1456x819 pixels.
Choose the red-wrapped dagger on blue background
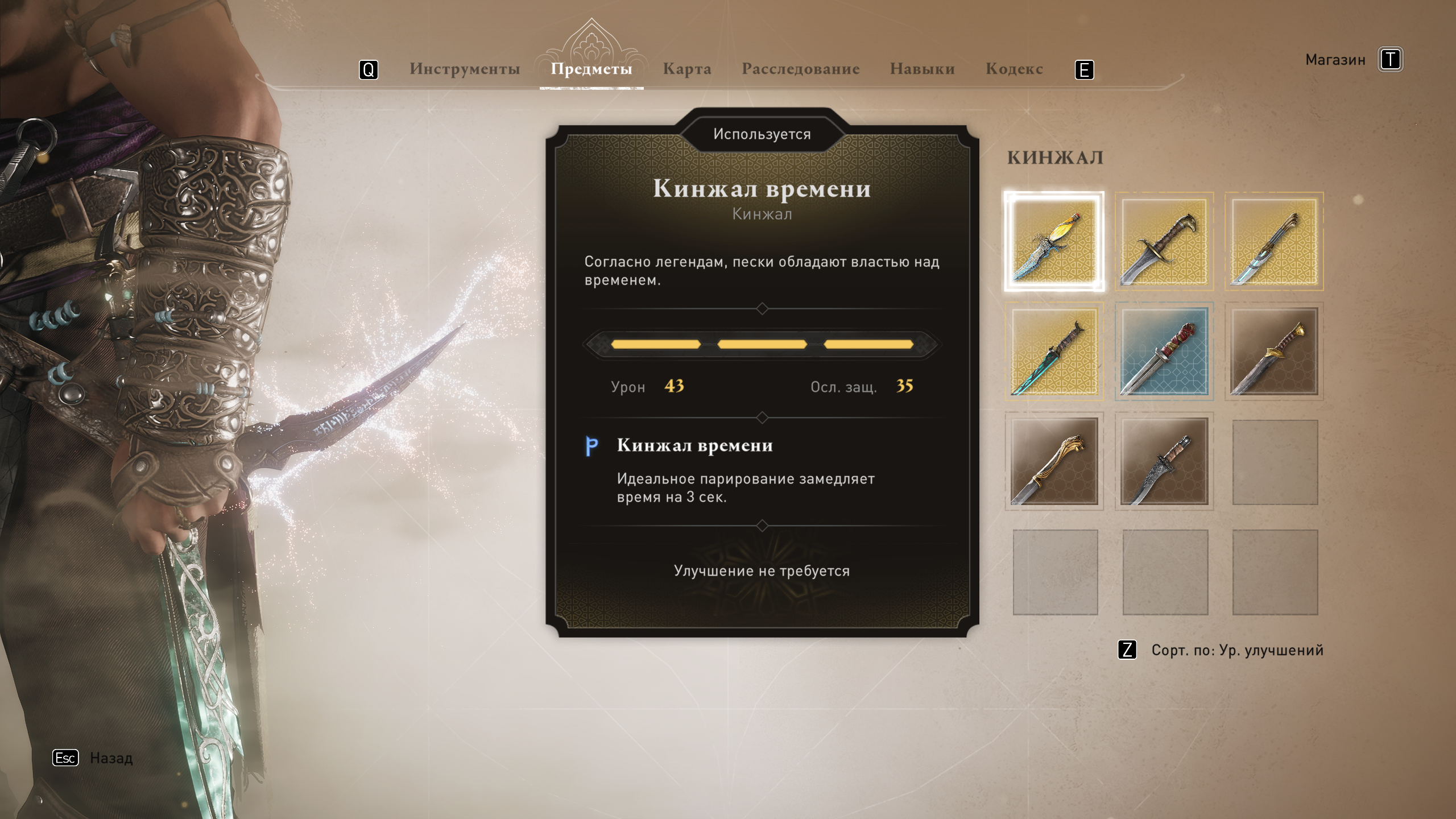(1164, 351)
